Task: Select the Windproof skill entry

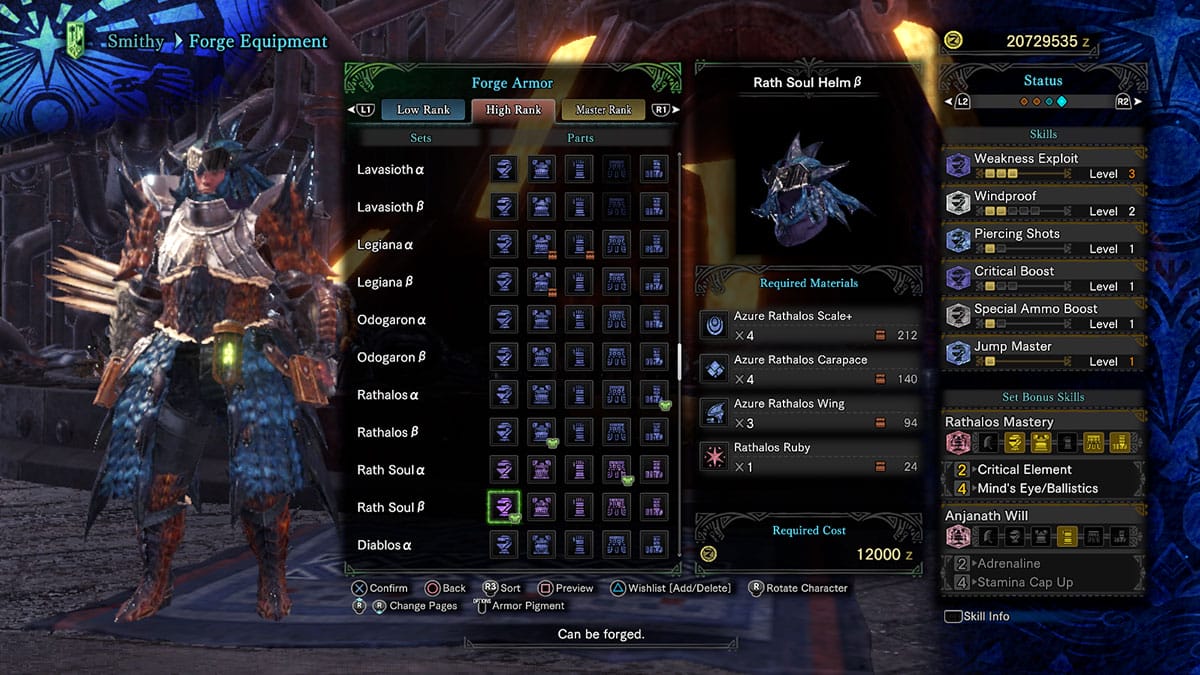Action: click(x=1042, y=203)
